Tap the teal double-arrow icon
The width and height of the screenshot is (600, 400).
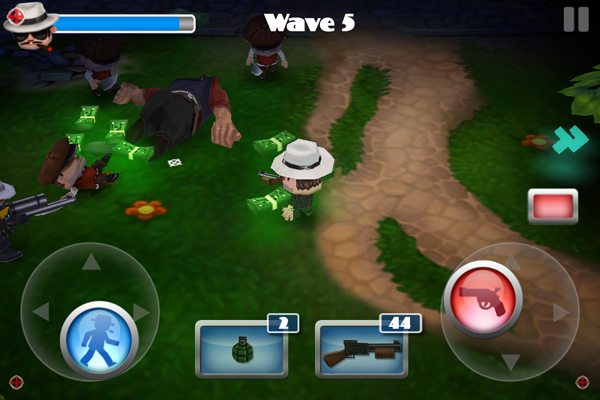[x=570, y=141]
